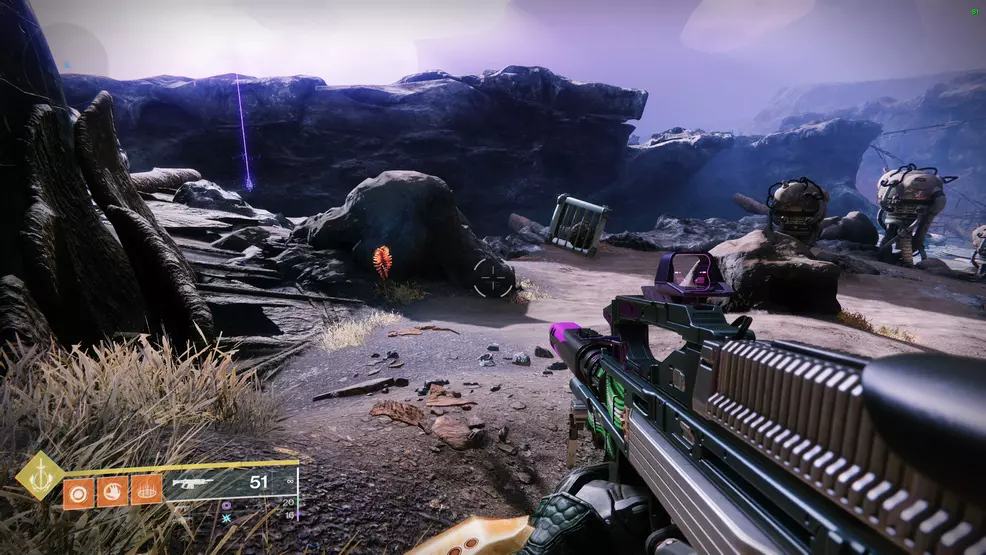Trigger the open-palm melee ability icon

(x=112, y=491)
